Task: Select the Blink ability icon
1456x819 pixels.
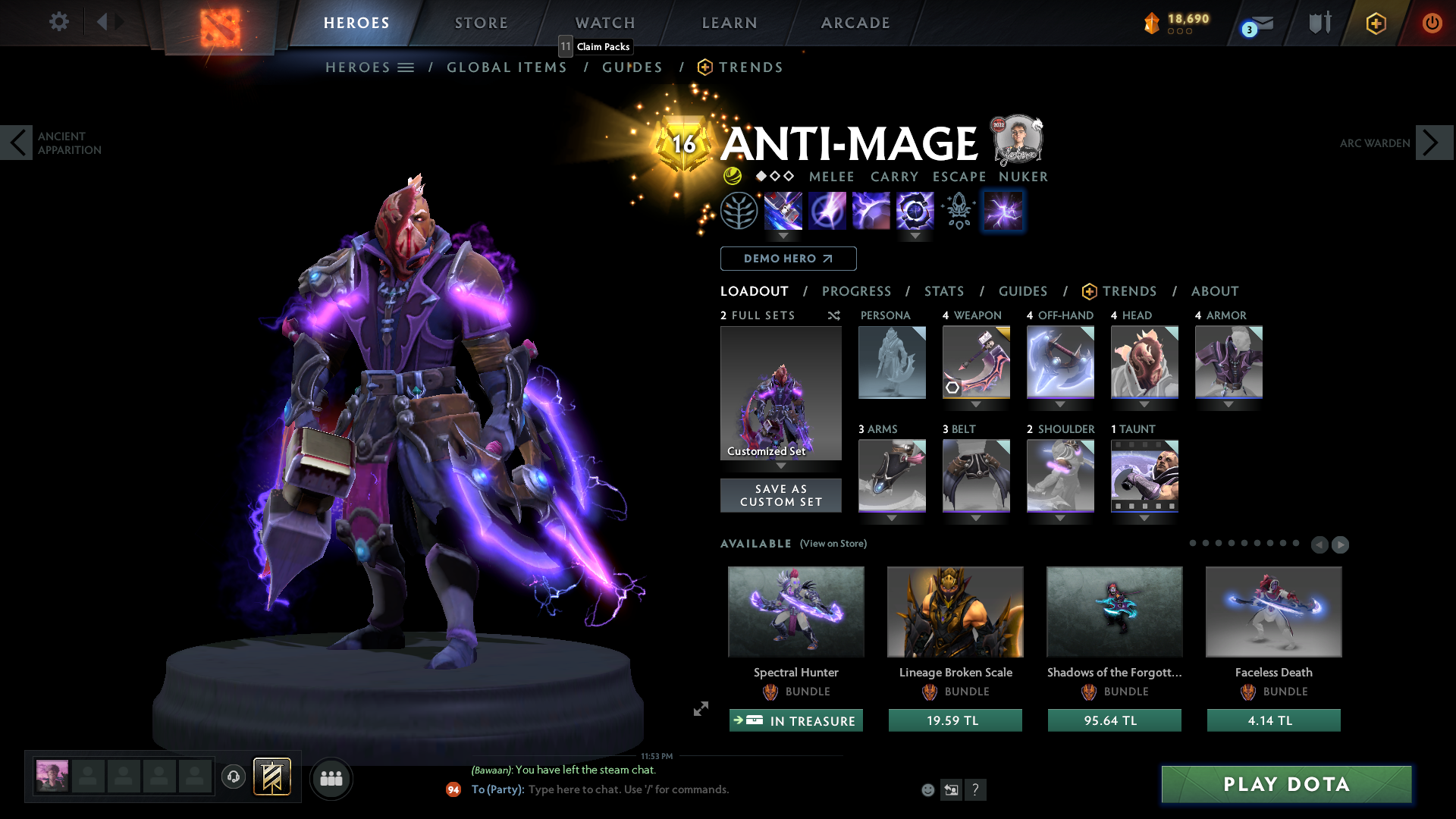Action: [x=827, y=211]
